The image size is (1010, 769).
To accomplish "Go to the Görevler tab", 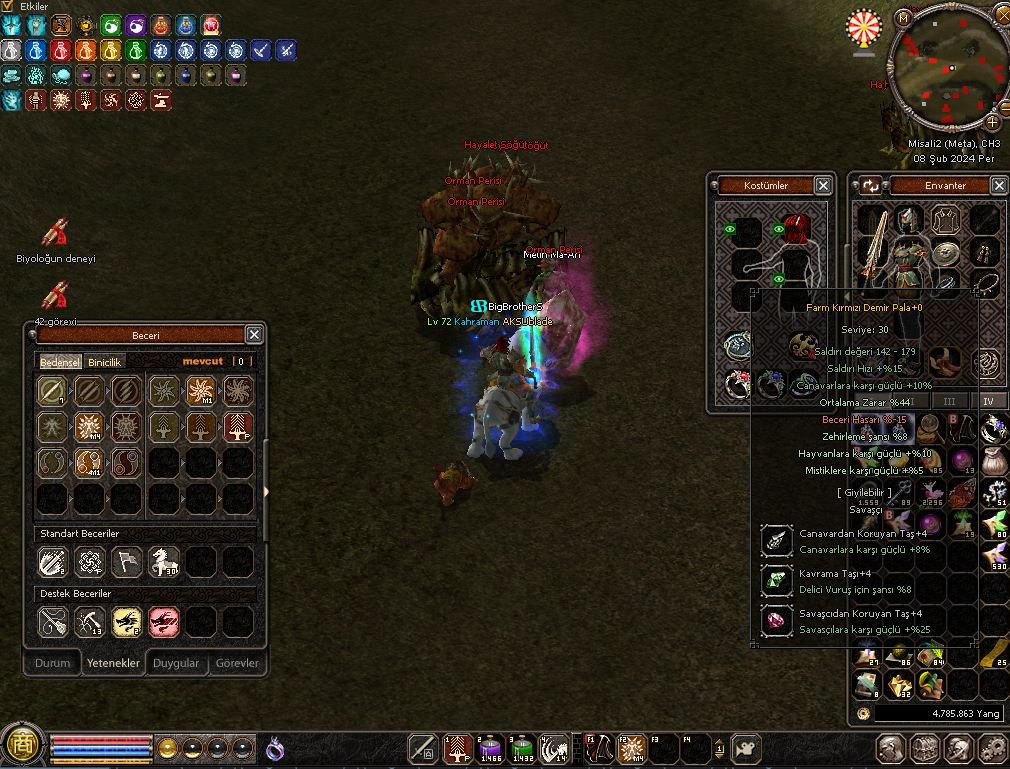I will point(238,663).
